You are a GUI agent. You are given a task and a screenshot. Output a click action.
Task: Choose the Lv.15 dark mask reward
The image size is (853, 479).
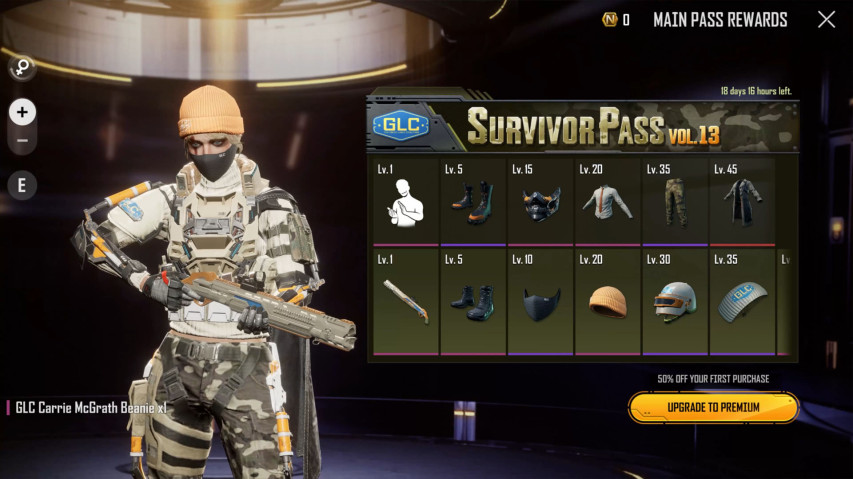540,202
